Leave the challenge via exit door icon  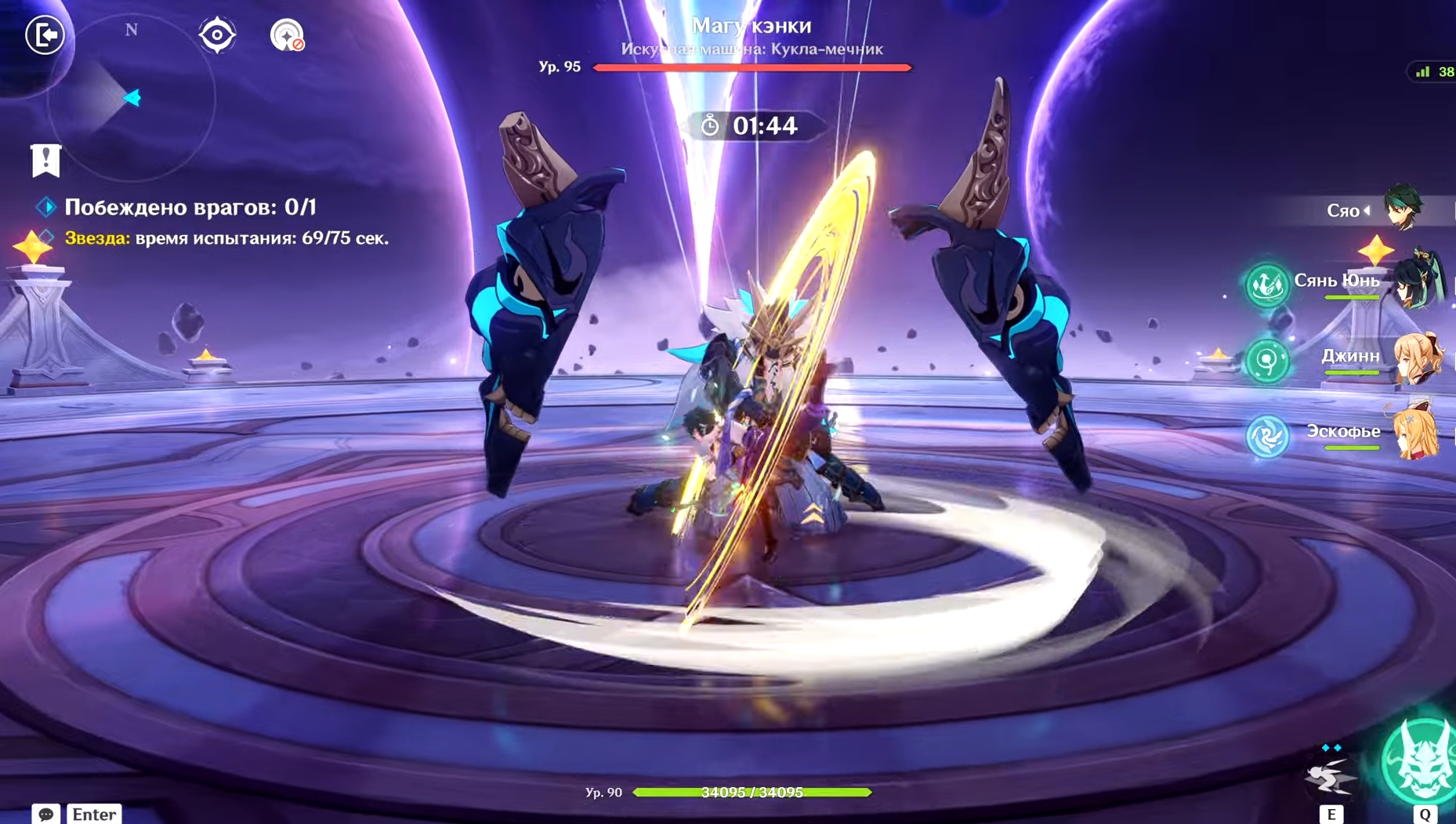click(45, 35)
